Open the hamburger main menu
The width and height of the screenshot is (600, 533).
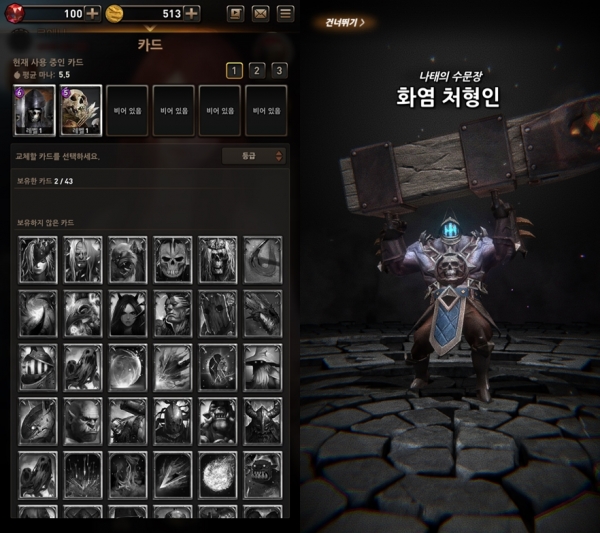(286, 13)
